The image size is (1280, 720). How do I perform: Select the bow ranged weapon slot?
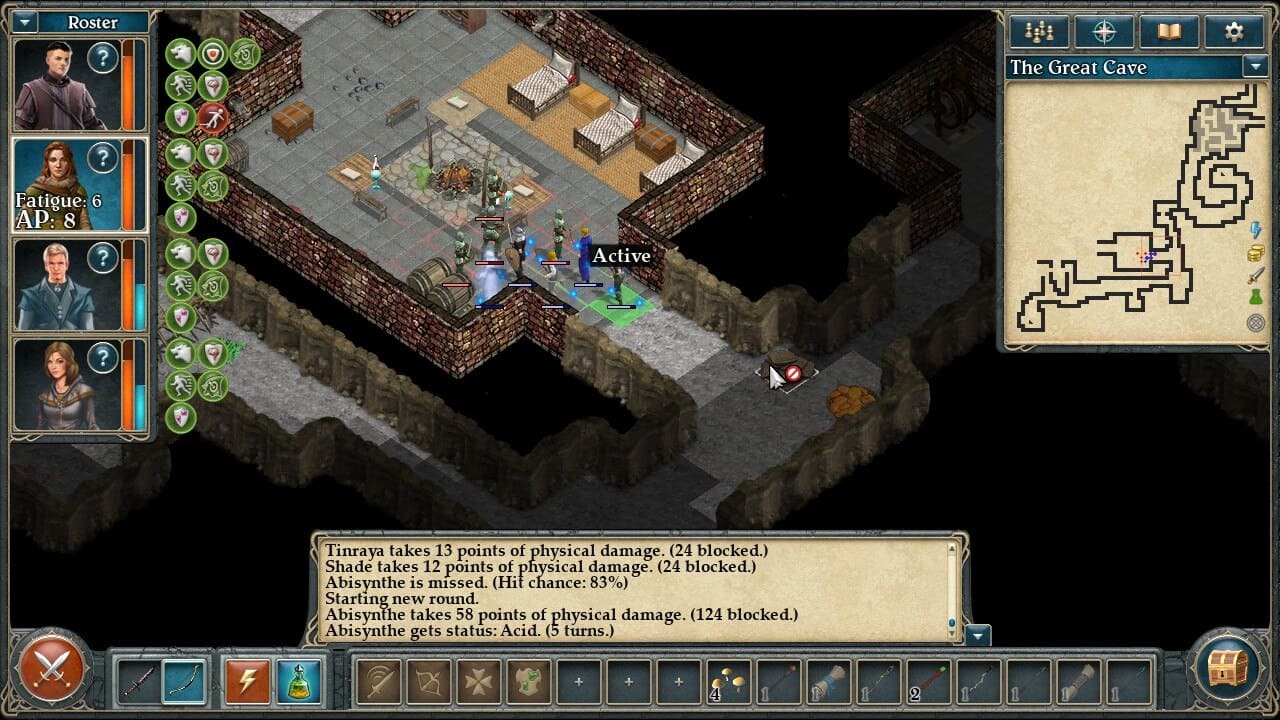[184, 681]
